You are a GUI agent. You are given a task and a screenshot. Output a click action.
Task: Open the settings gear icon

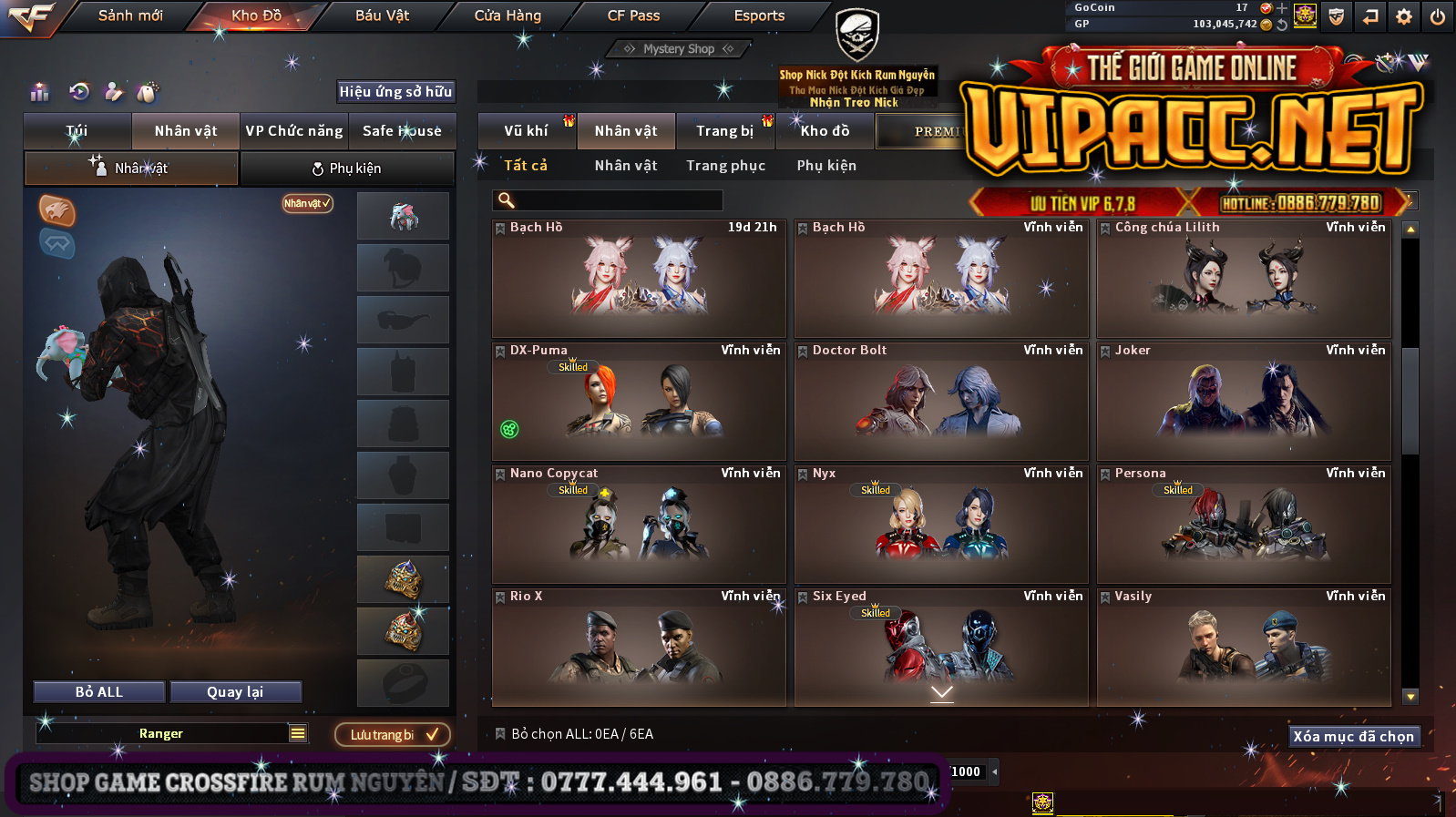tap(1404, 16)
